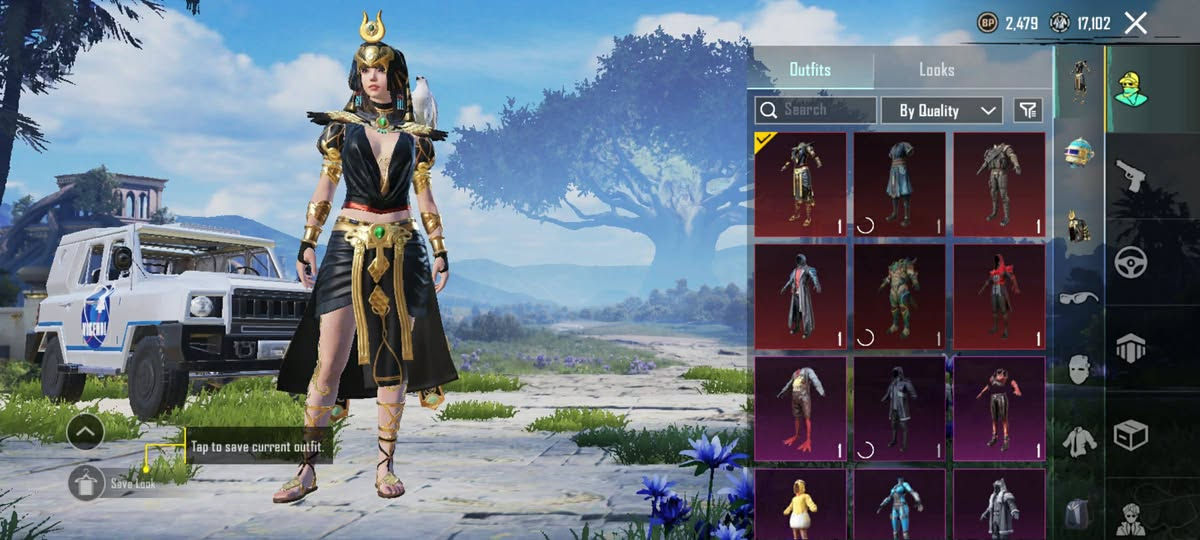This screenshot has width=1200, height=540.
Task: Choose the green armored beast outfit
Action: coord(899,296)
